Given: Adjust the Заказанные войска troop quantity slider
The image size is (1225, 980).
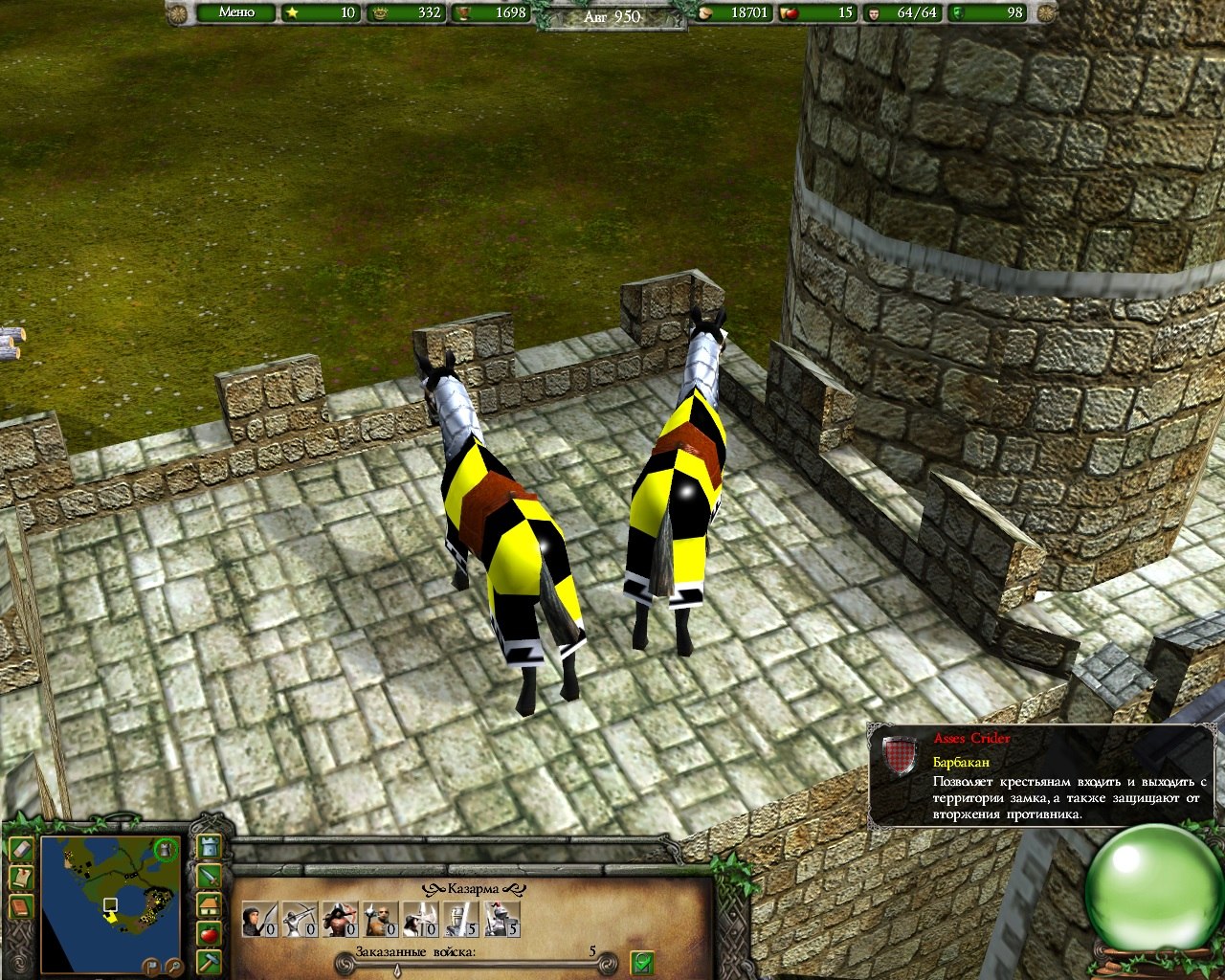Looking at the screenshot, I should pos(396,969).
